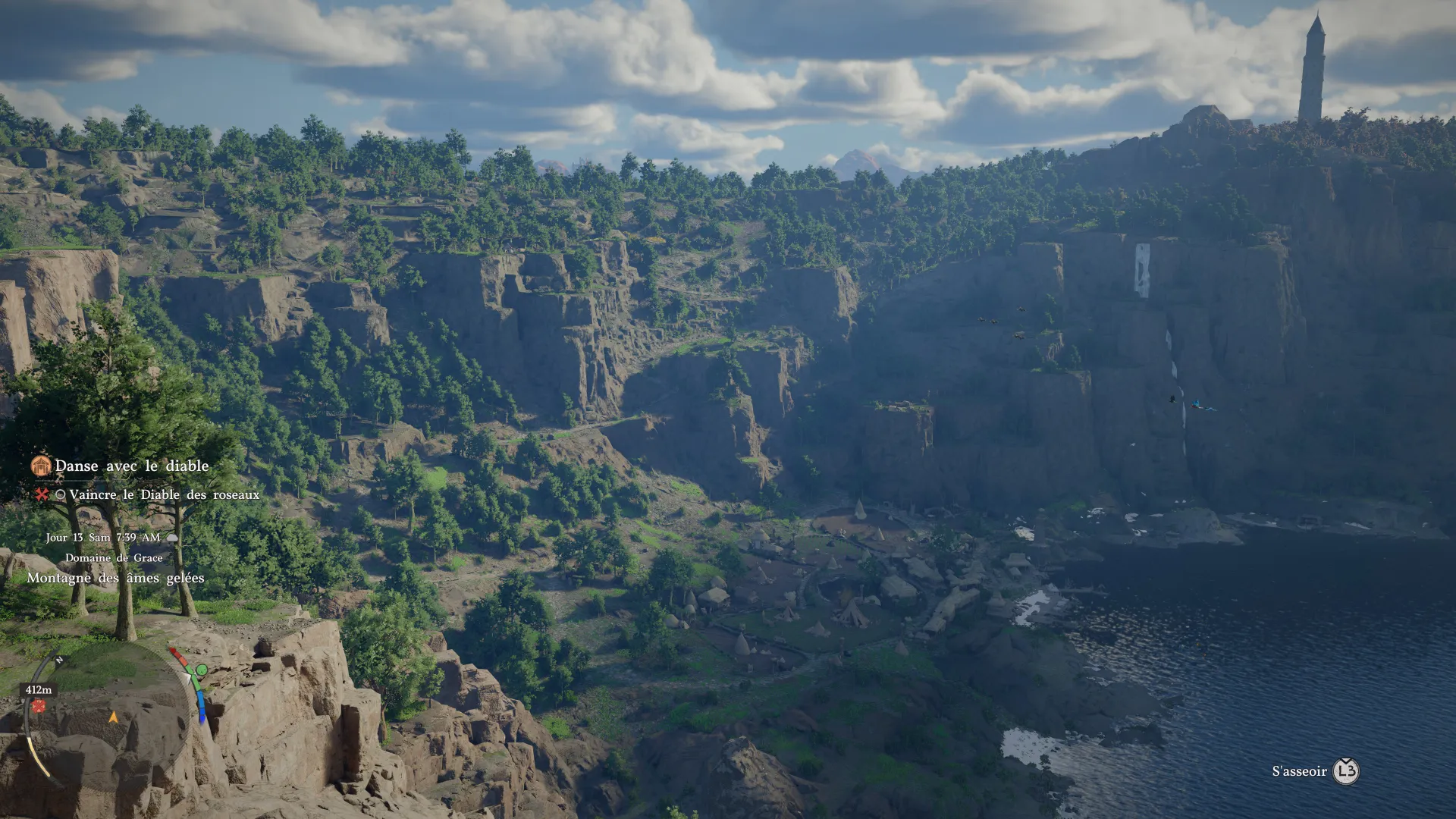1456x819 pixels.
Task: Select the orange player arrow in the minimap
Action: 115,718
